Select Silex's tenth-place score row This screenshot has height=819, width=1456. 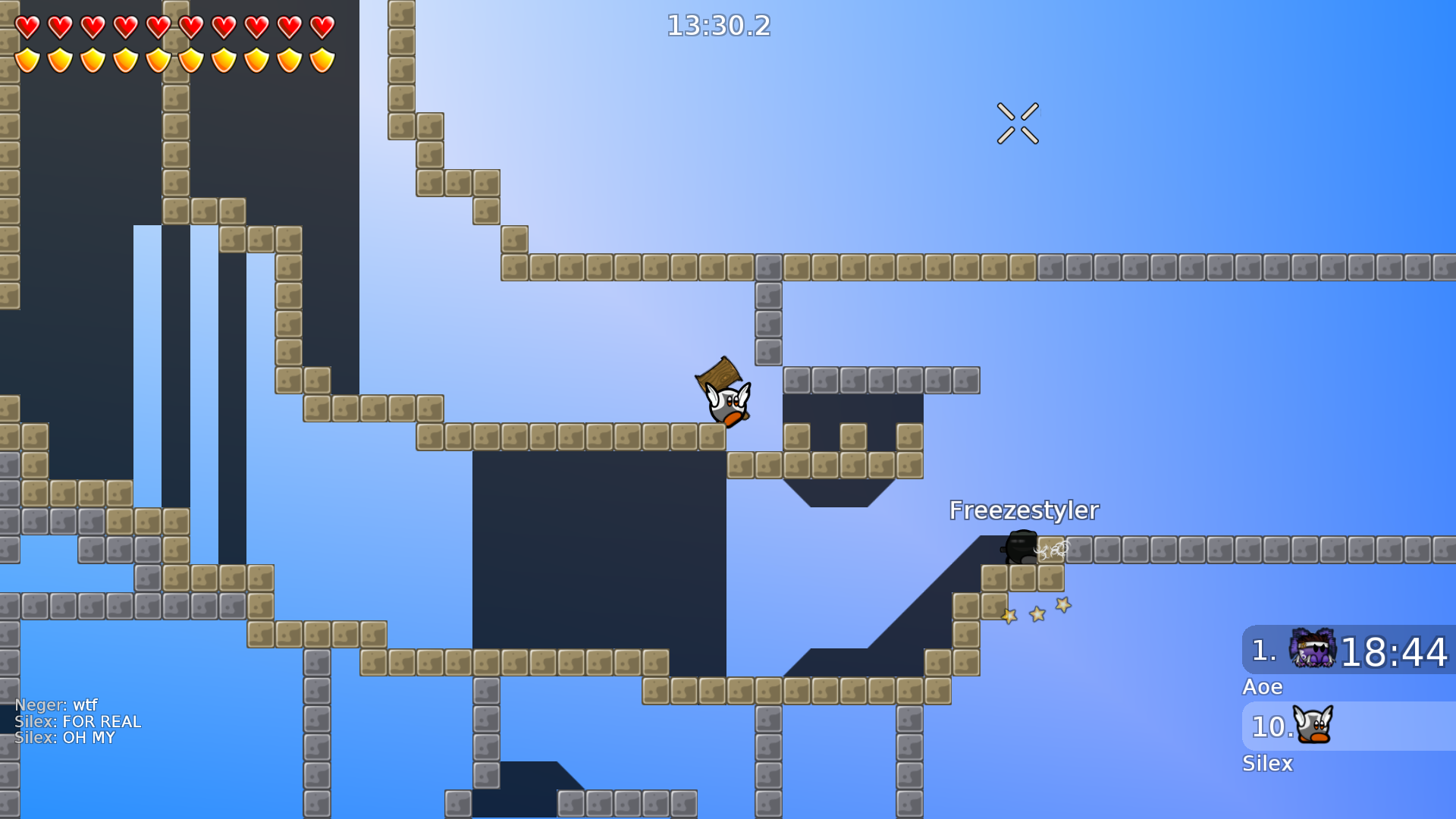pos(1348,726)
